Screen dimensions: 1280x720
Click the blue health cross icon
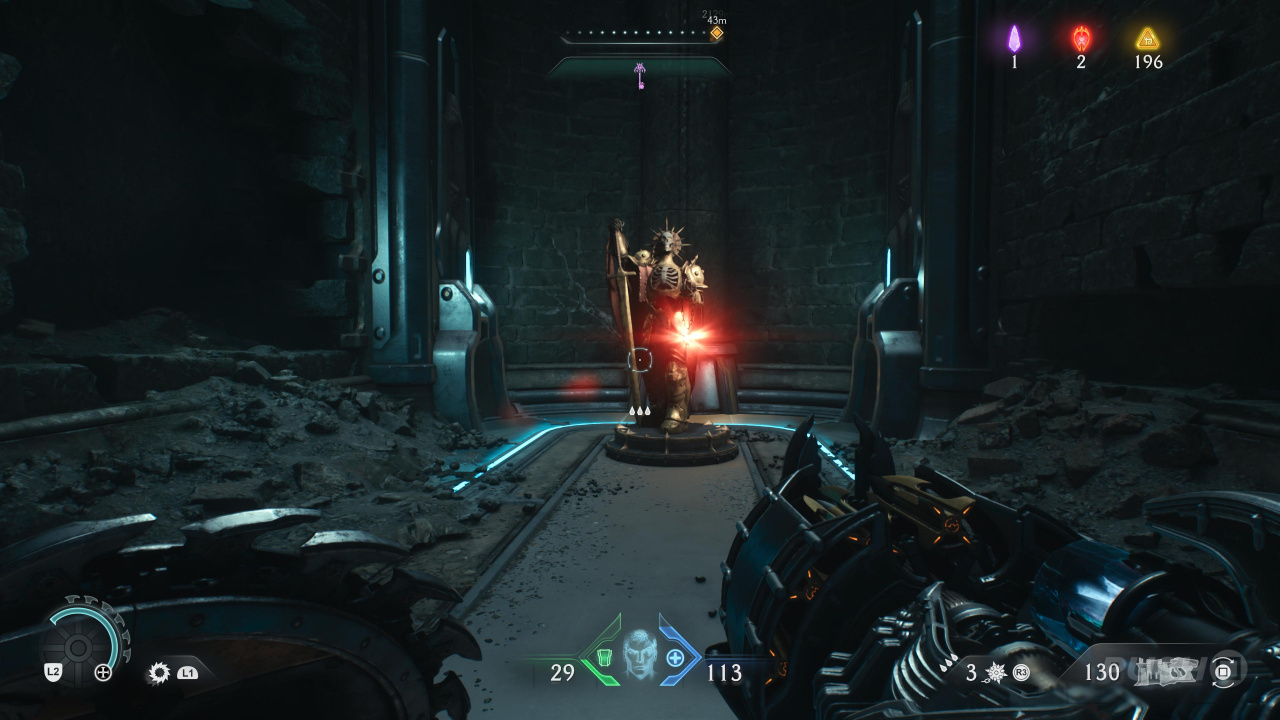point(675,657)
